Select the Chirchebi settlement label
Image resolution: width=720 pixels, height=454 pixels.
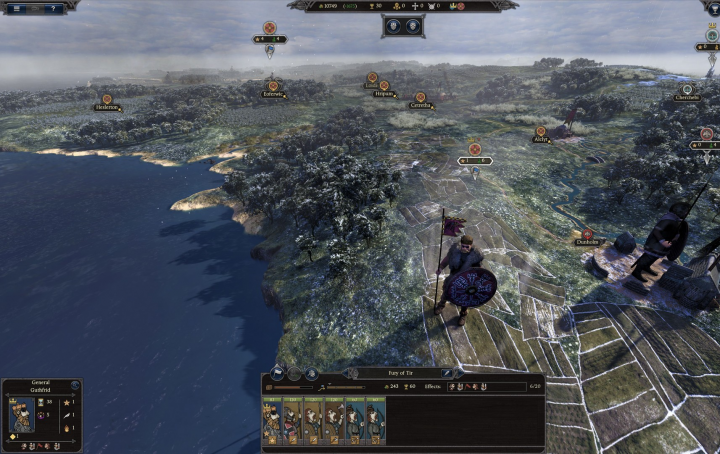[686, 97]
